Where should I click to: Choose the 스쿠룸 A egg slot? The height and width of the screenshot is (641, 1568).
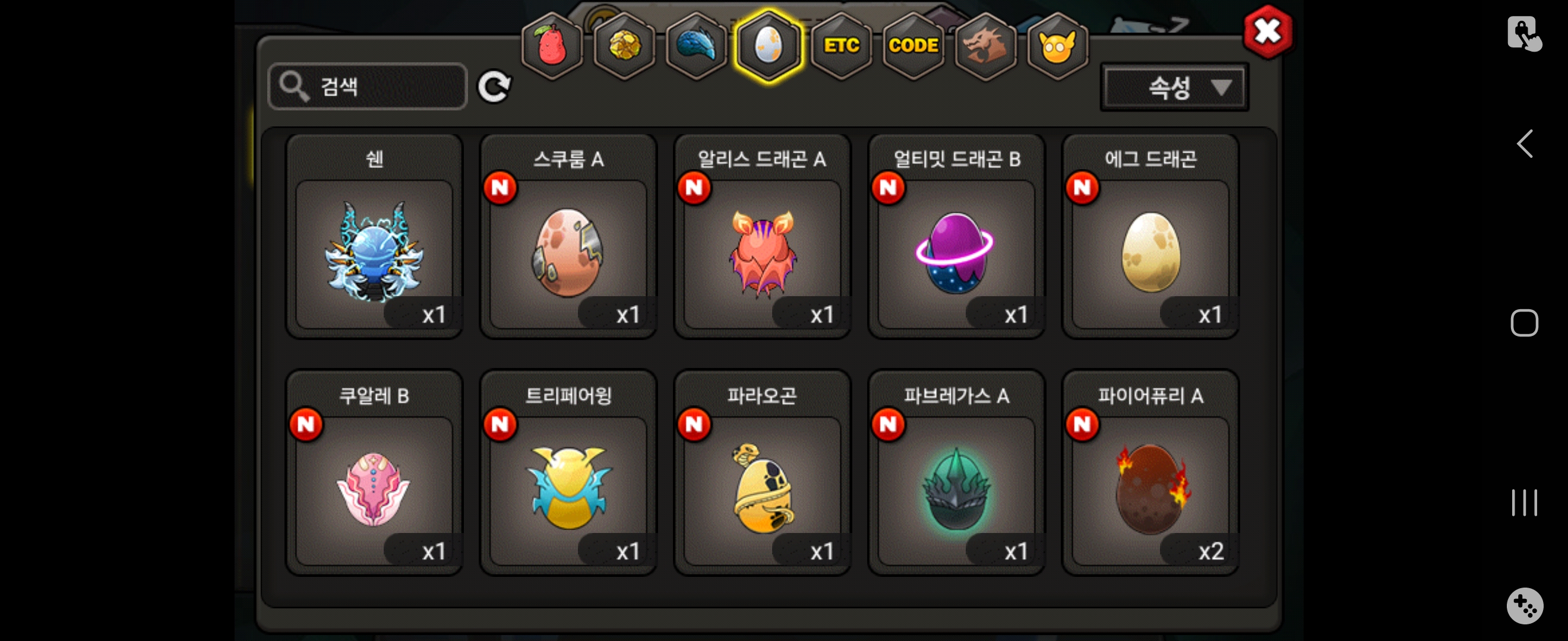(x=568, y=251)
